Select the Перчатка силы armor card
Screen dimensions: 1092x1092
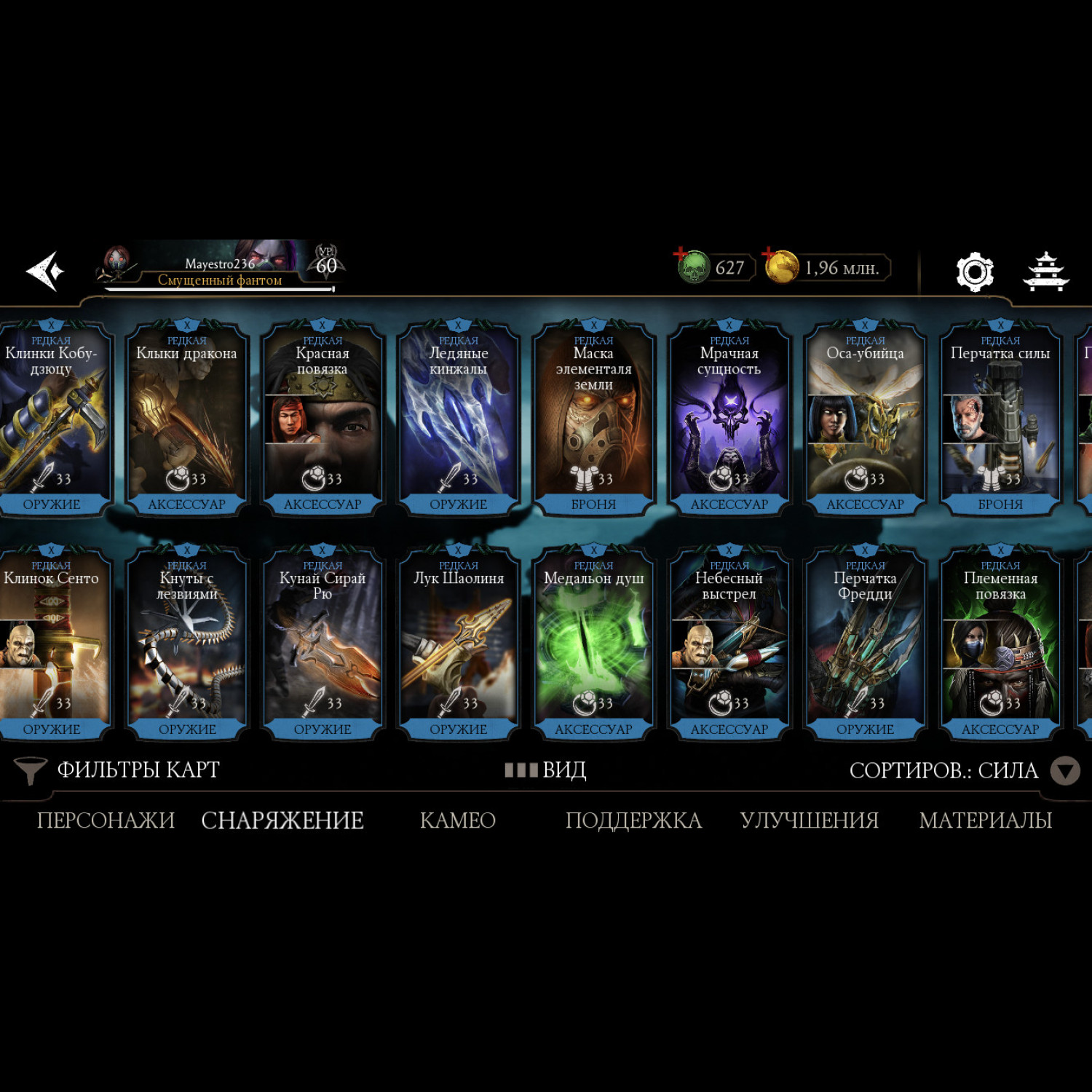pos(1000,419)
